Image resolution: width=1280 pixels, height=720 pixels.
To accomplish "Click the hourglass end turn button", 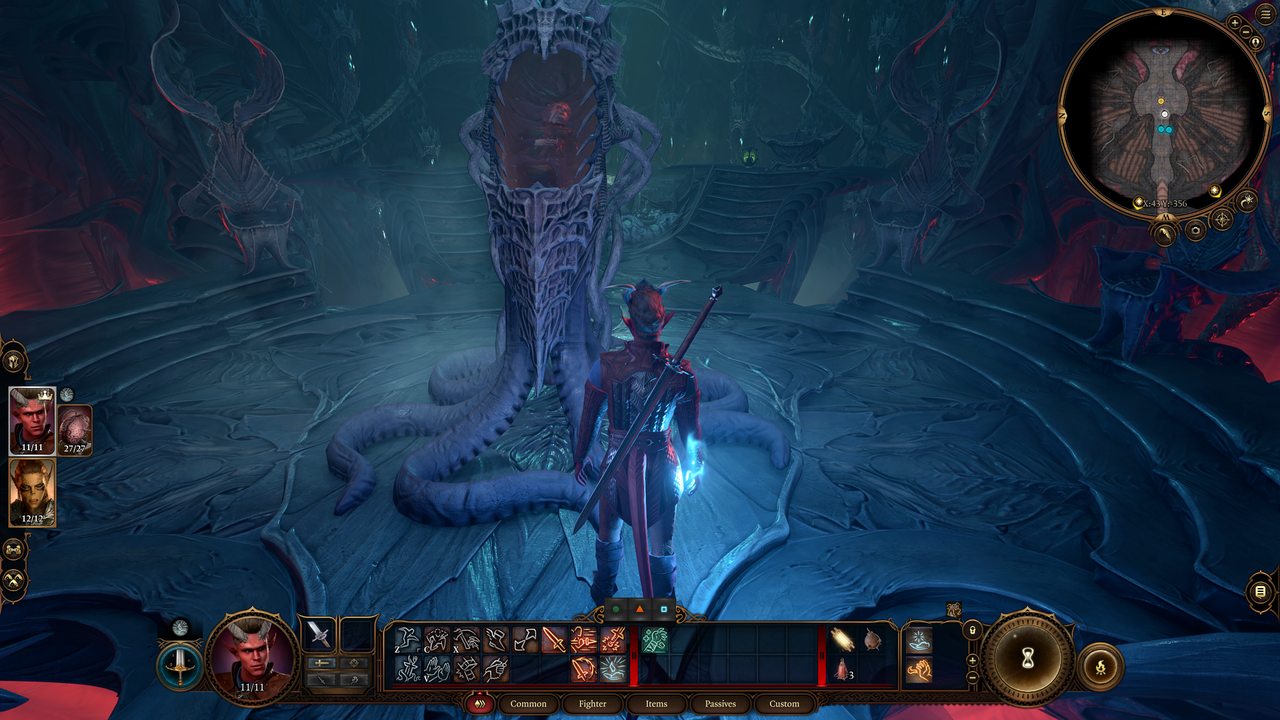I will pos(1027,660).
